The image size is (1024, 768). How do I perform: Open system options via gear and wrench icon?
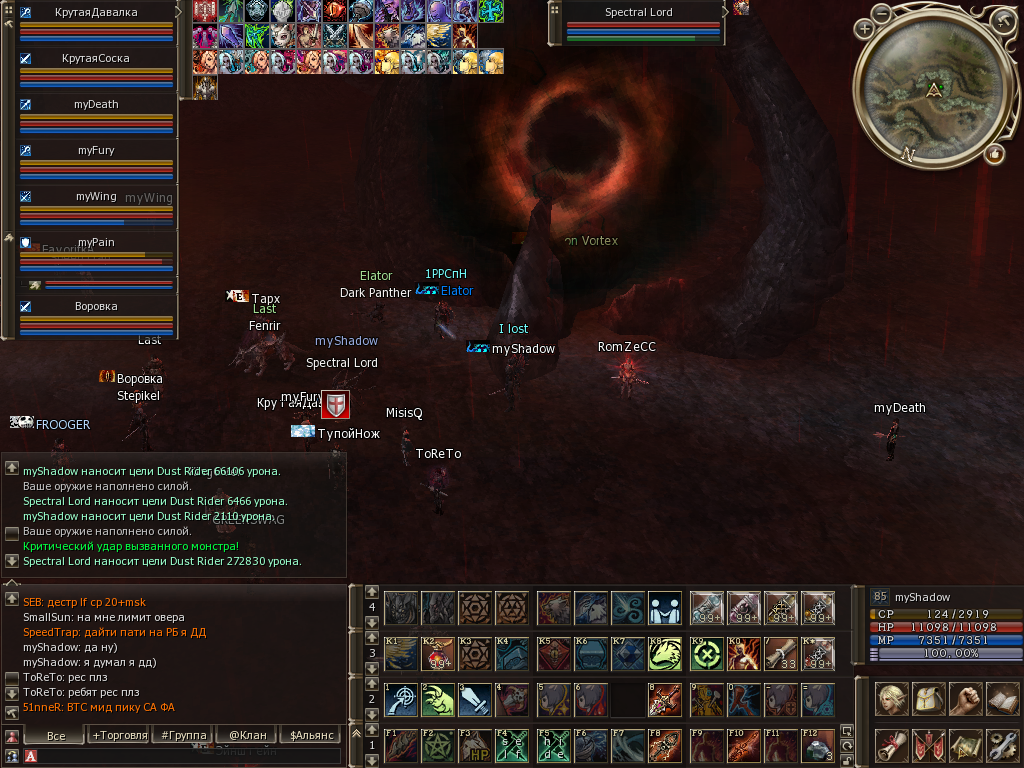click(x=1002, y=745)
